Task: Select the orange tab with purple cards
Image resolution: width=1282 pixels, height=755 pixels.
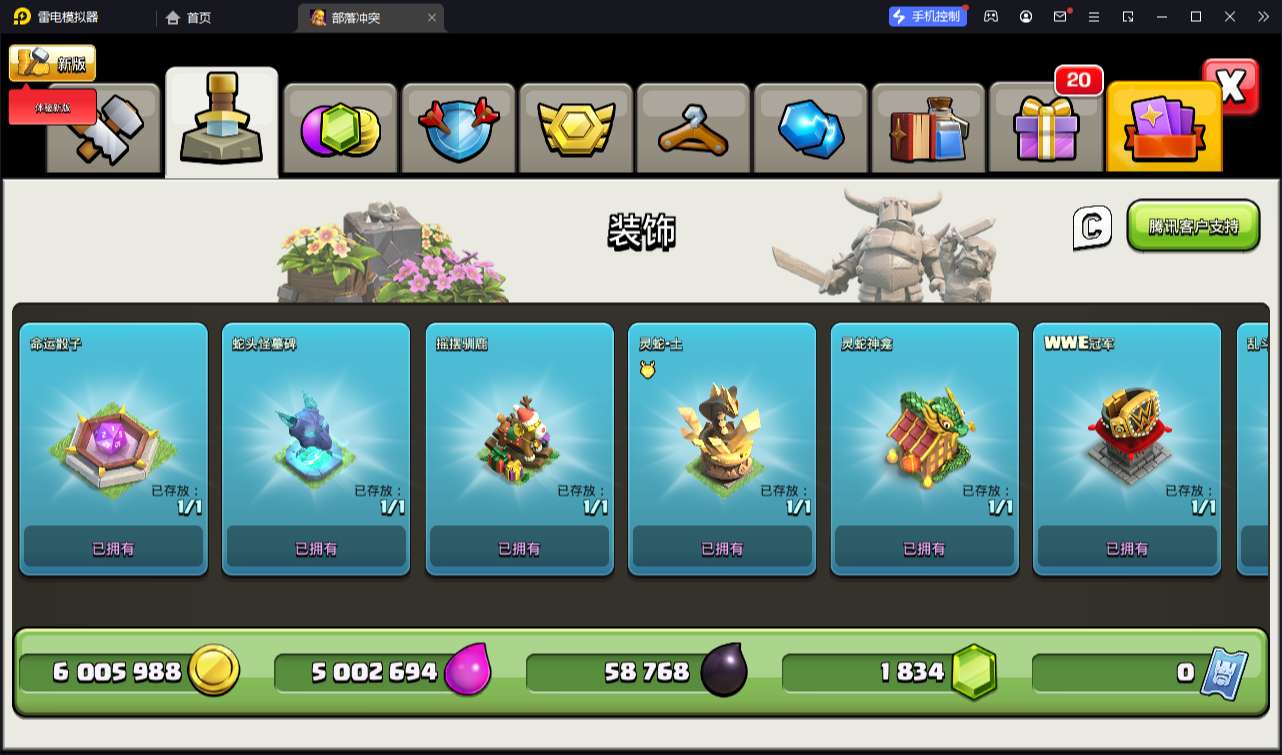Action: pyautogui.click(x=1163, y=128)
